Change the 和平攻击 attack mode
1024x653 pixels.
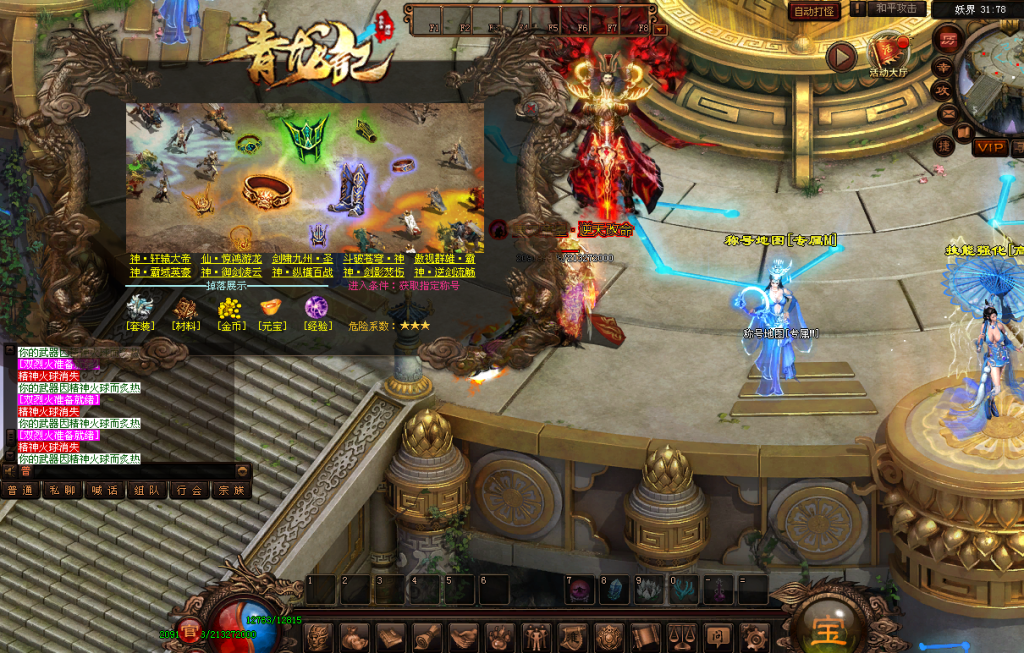click(896, 9)
